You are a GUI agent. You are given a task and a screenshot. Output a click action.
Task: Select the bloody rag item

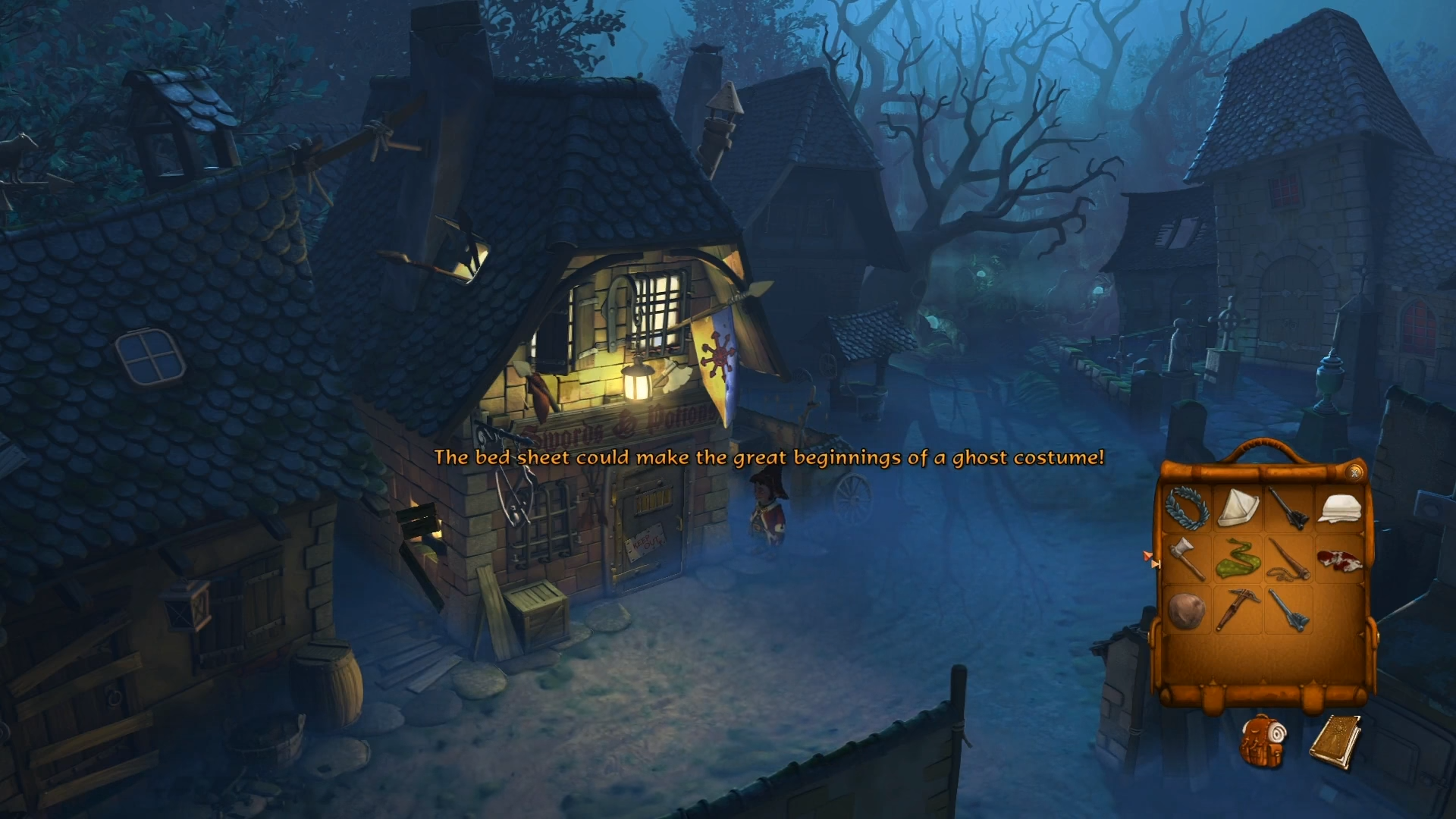[x=1340, y=560]
